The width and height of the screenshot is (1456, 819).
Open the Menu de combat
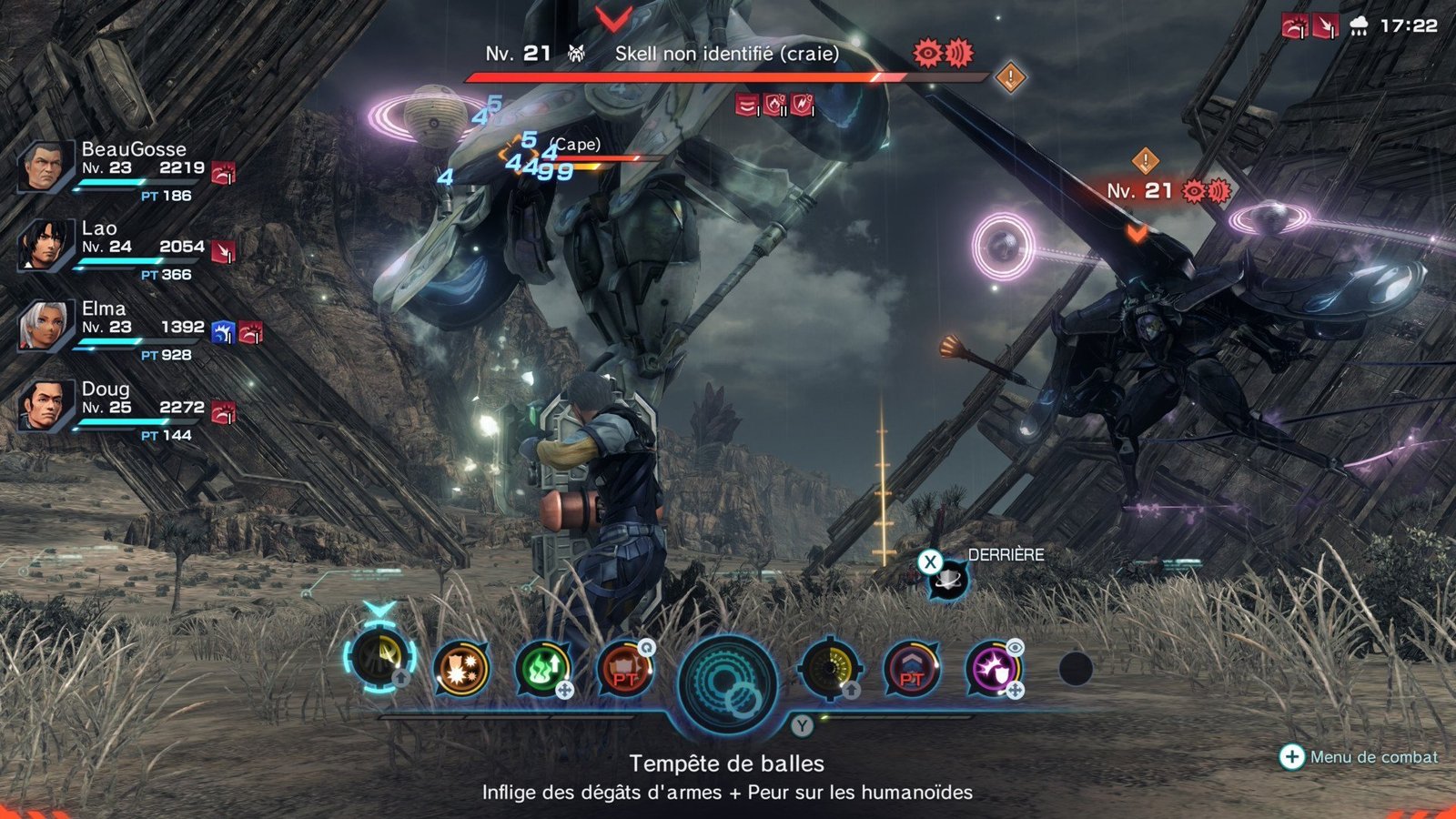pyautogui.click(x=1360, y=756)
